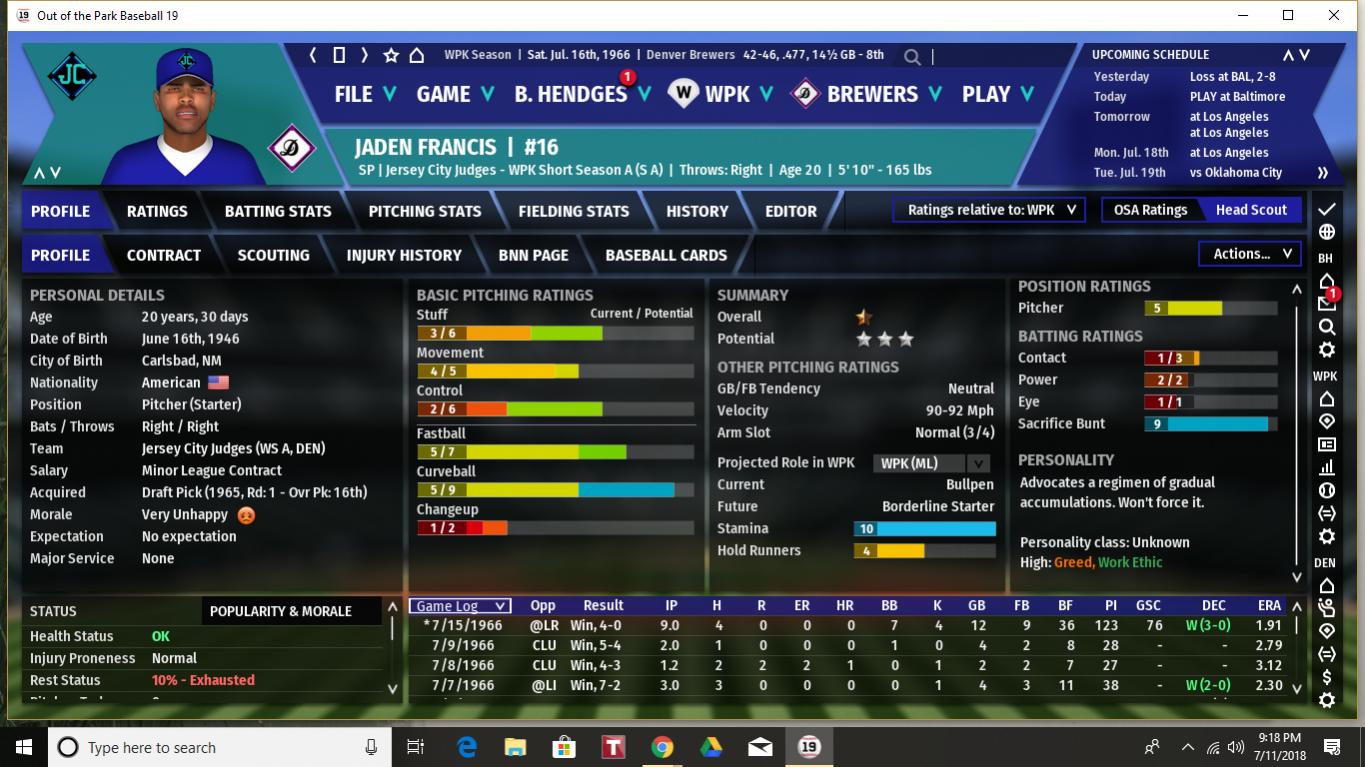Switch to the RATINGS tab
Image resolution: width=1365 pixels, height=767 pixels.
(157, 211)
